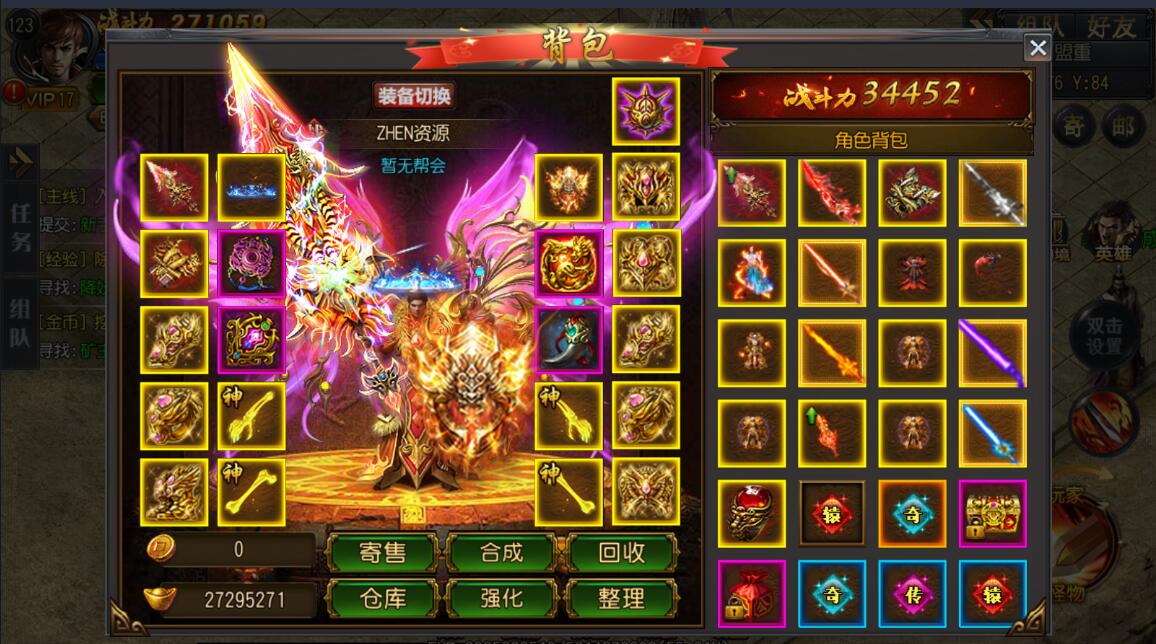Select the locked treasure chest item
The image size is (1156, 644).
coord(992,513)
